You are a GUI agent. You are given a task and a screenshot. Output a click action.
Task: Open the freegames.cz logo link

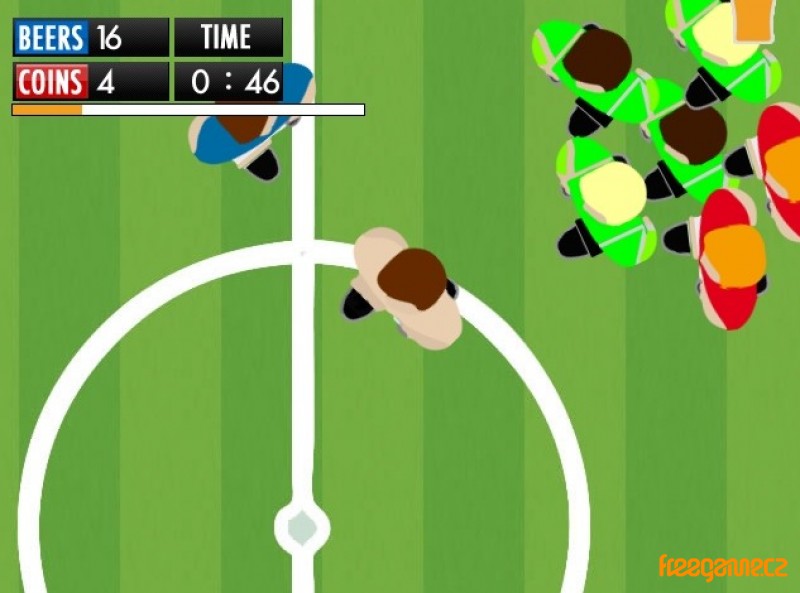coord(722,567)
